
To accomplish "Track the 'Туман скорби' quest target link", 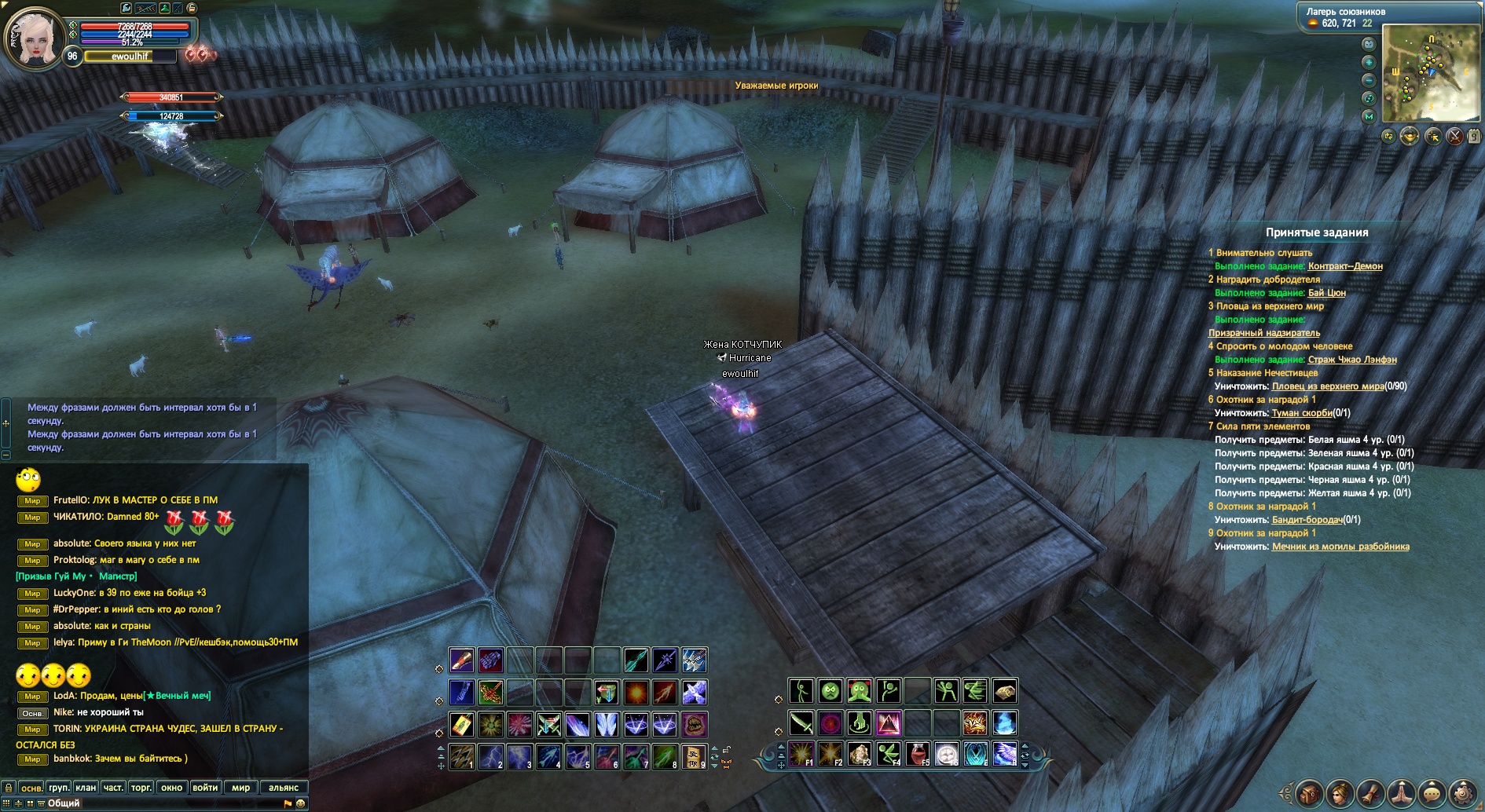I will 1302,413.
